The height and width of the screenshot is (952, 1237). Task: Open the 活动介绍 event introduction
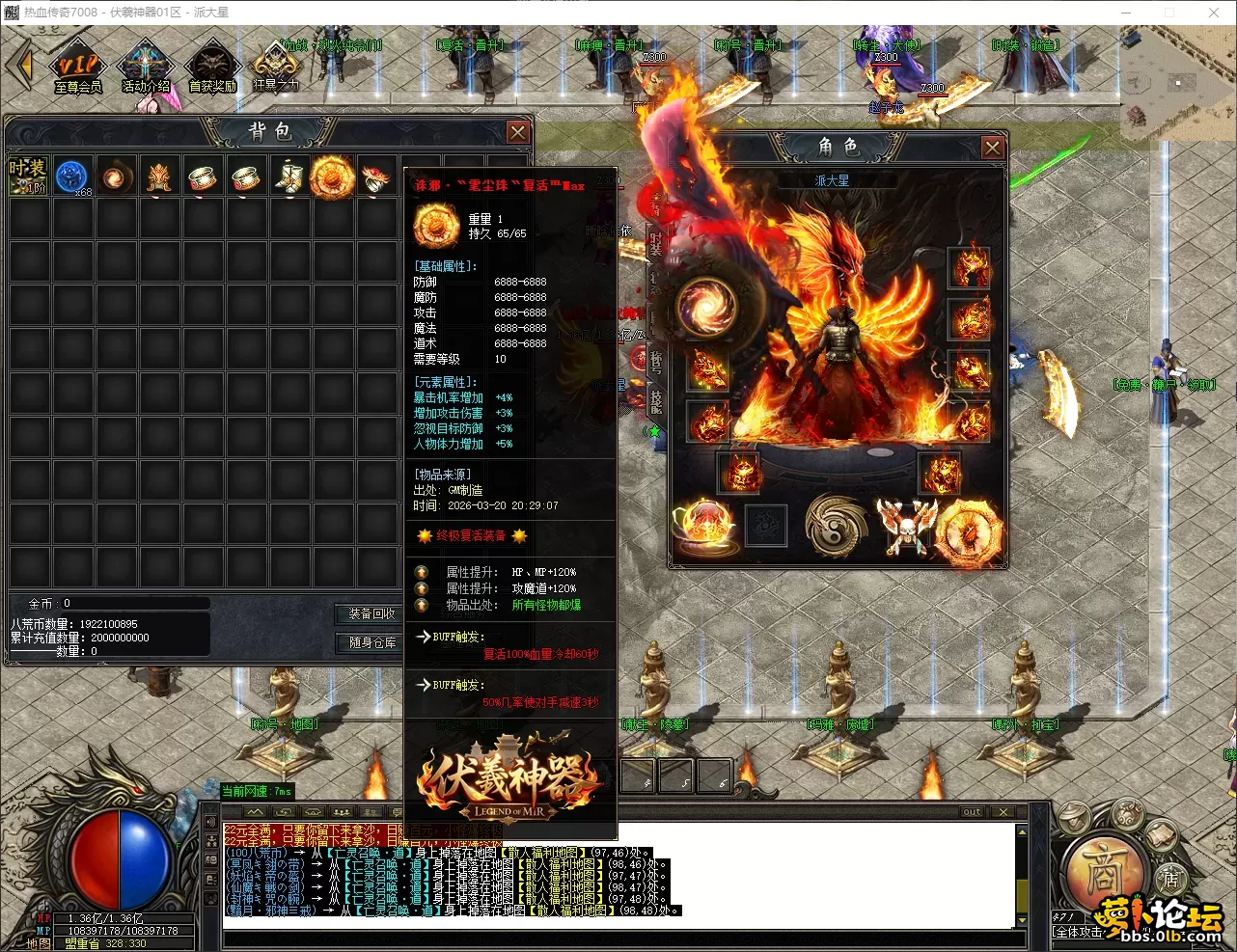pyautogui.click(x=145, y=68)
